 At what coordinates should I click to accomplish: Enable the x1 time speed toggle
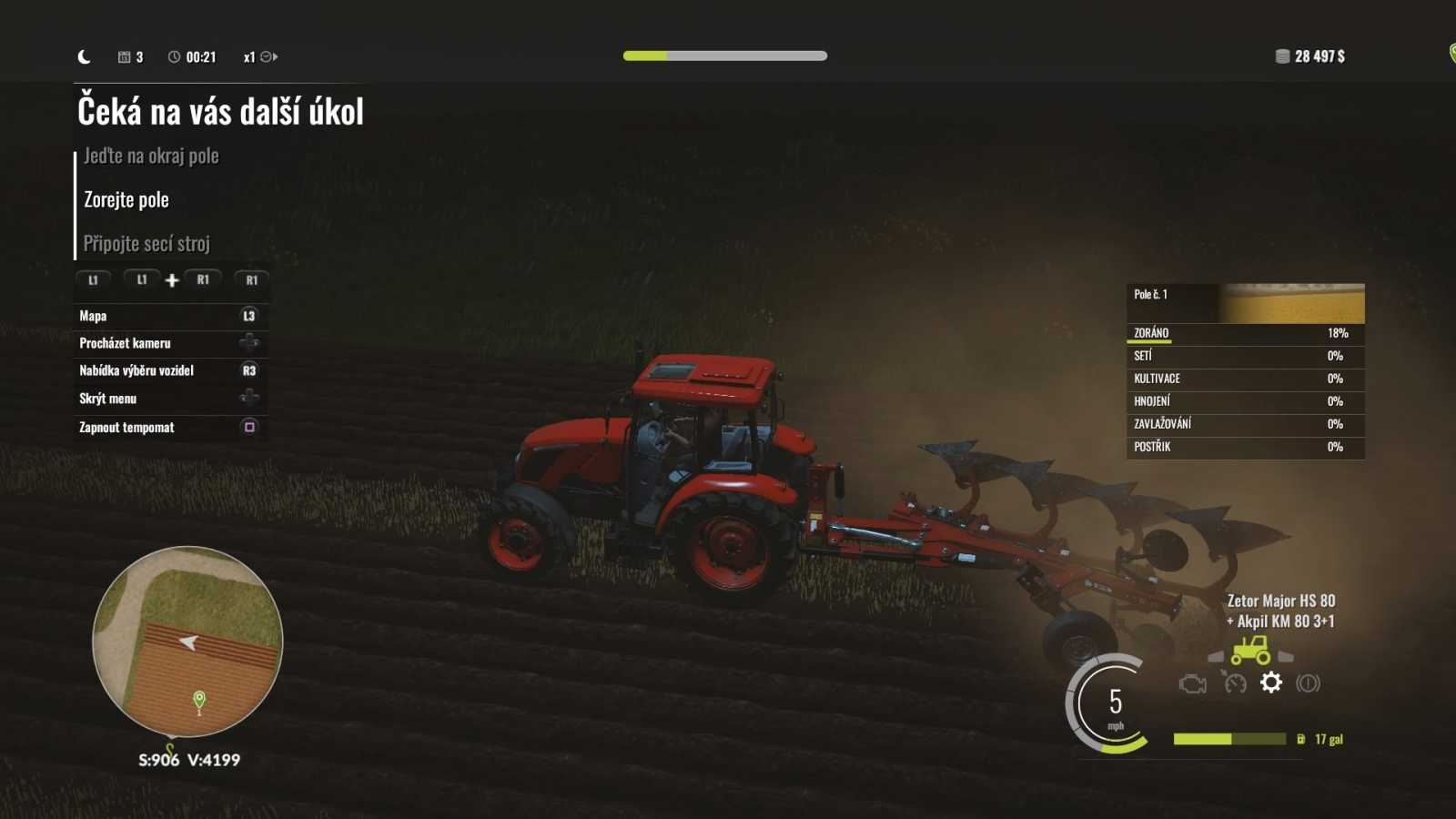coord(250,56)
